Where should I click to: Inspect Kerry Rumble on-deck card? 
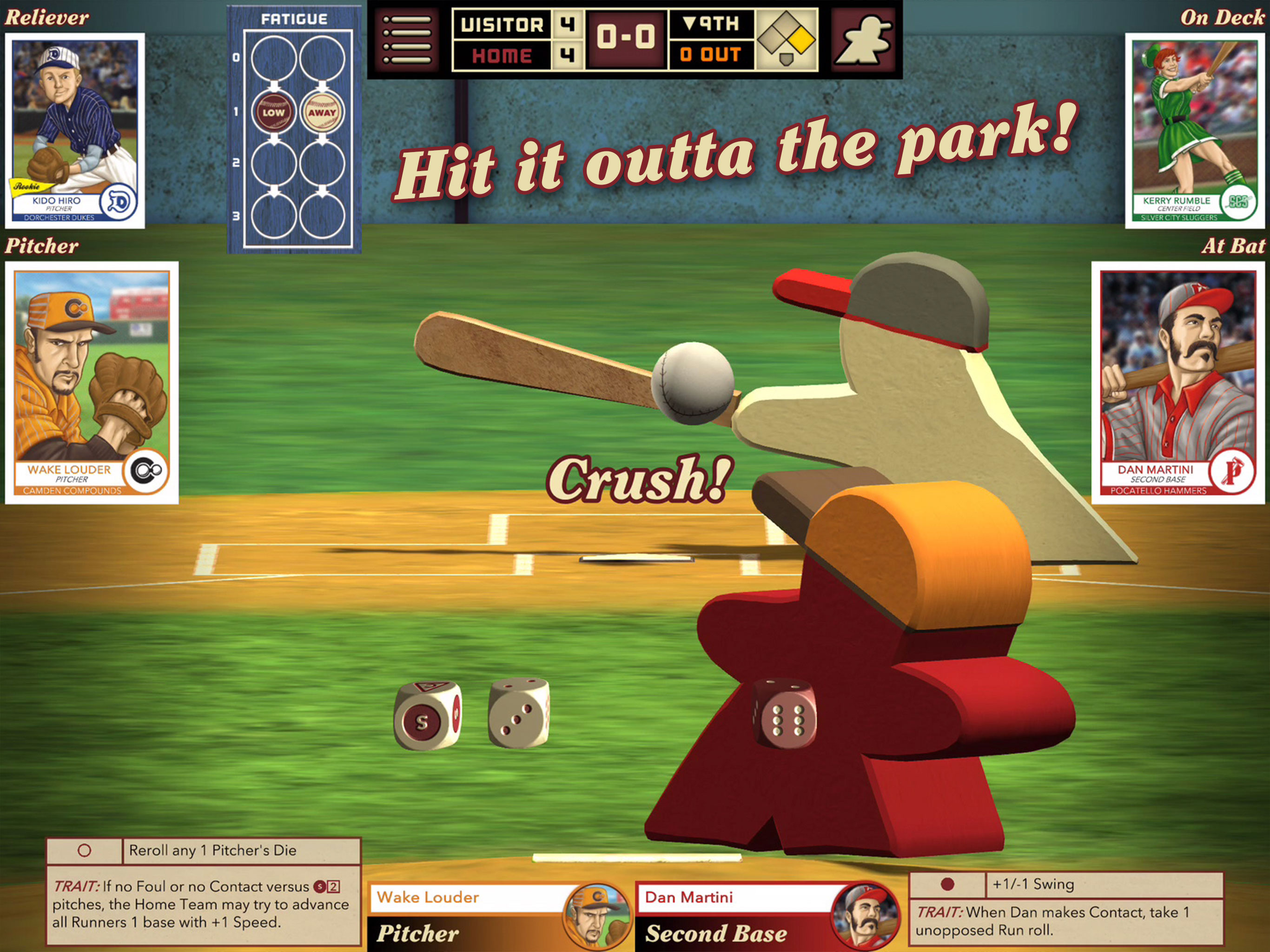1194,130
